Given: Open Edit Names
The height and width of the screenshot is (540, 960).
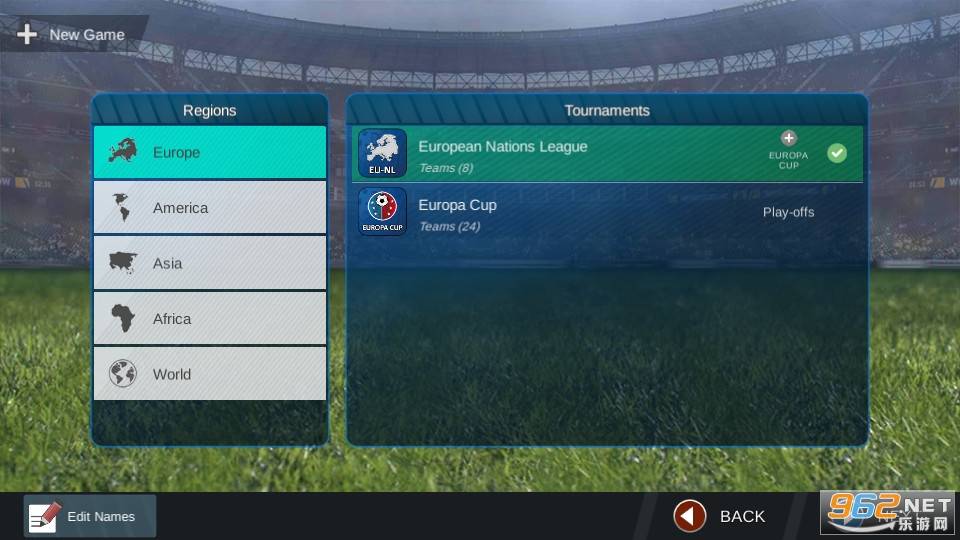Looking at the screenshot, I should (x=90, y=516).
